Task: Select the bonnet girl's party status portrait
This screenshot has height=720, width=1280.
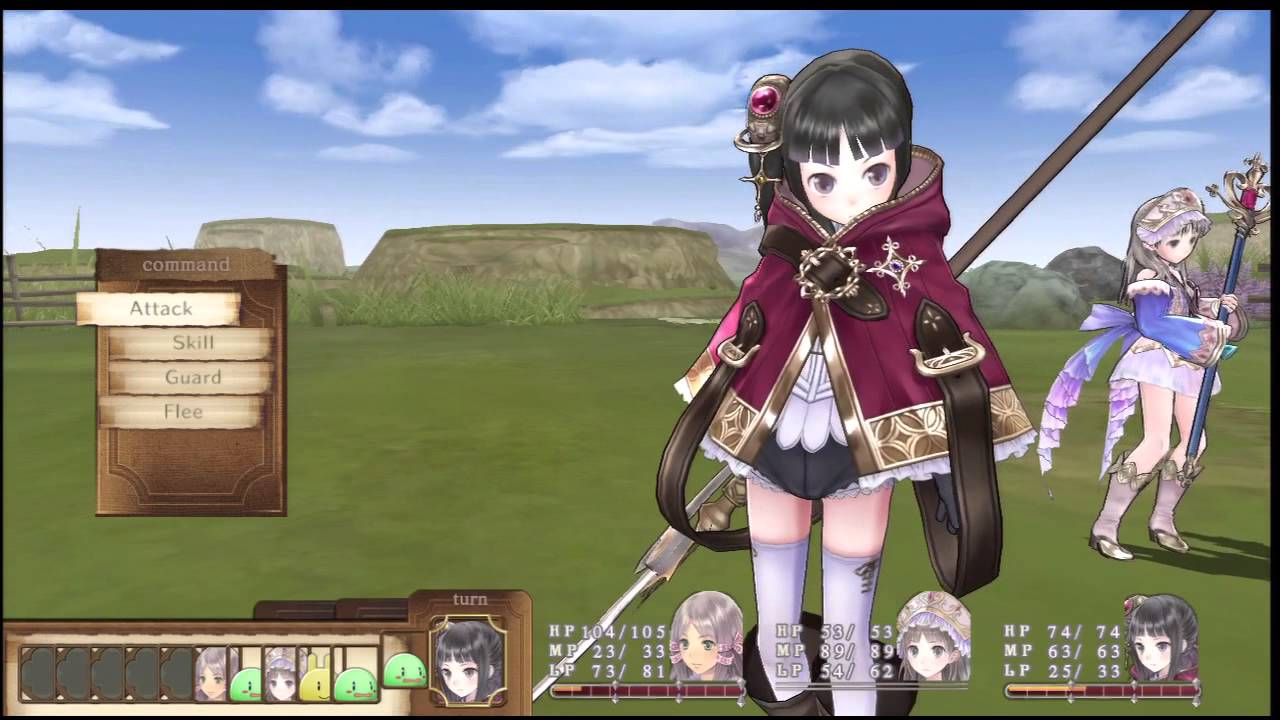Action: 934,637
